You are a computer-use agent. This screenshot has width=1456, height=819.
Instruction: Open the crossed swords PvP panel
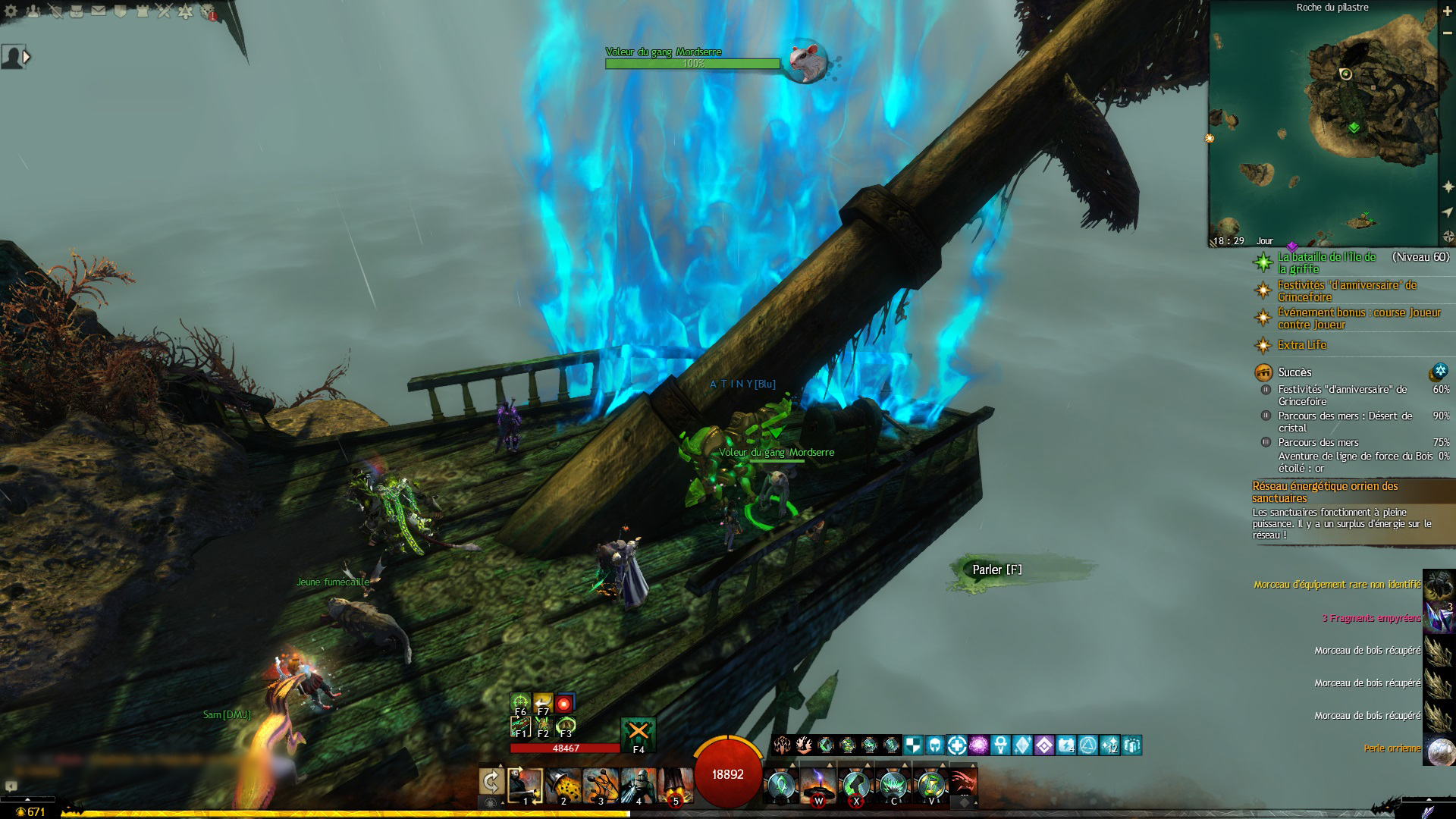(165, 11)
